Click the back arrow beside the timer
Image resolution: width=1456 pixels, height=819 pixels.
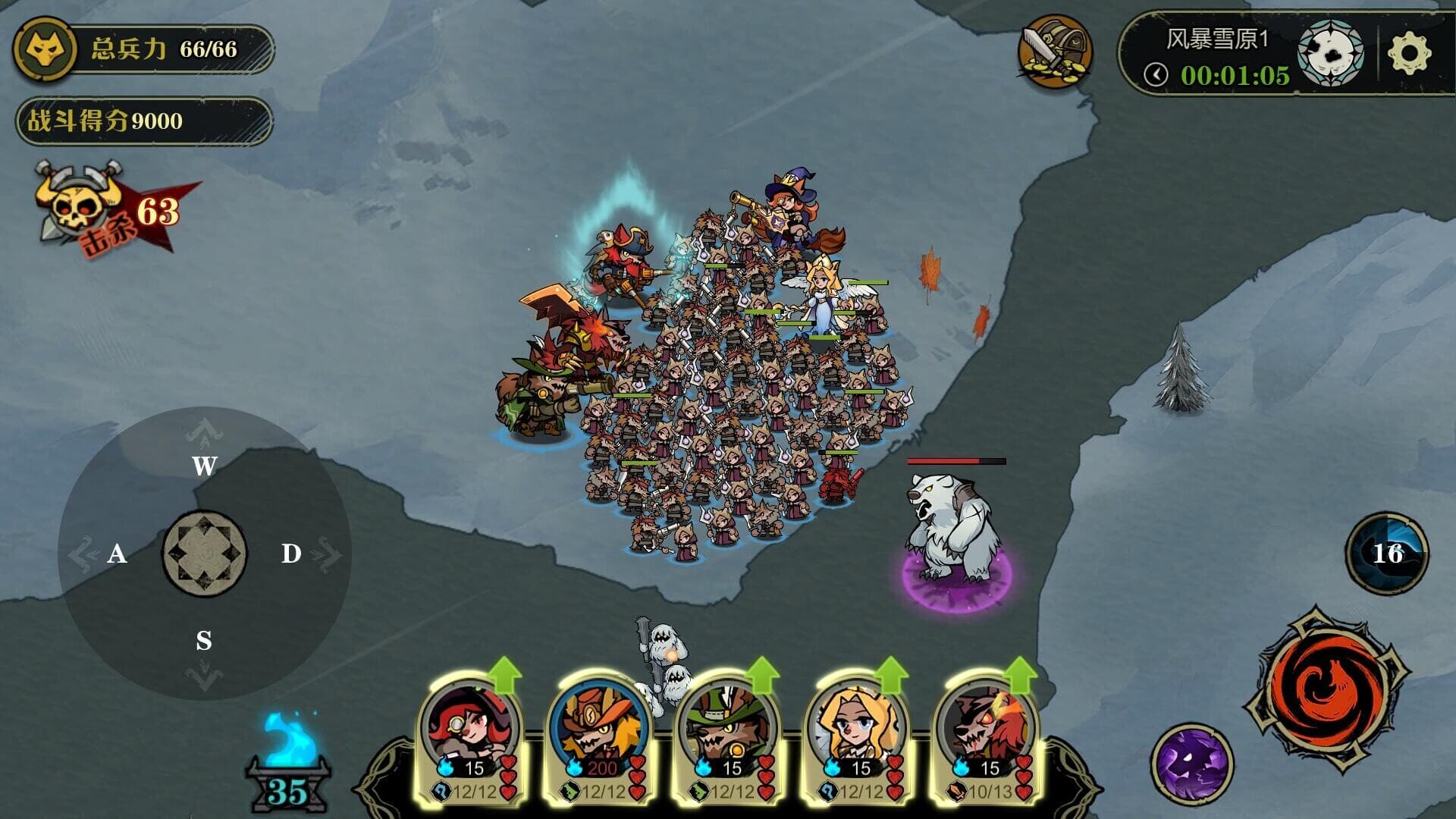pyautogui.click(x=1156, y=74)
